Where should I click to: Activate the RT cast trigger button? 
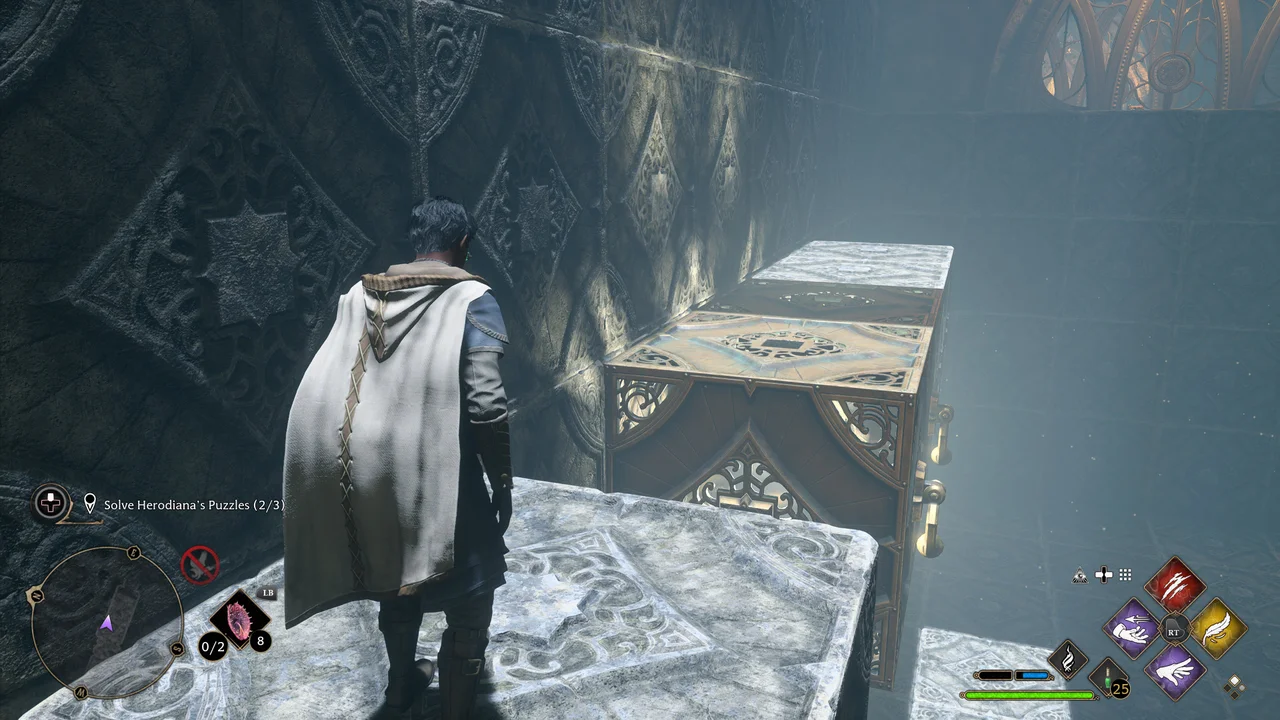(1175, 631)
